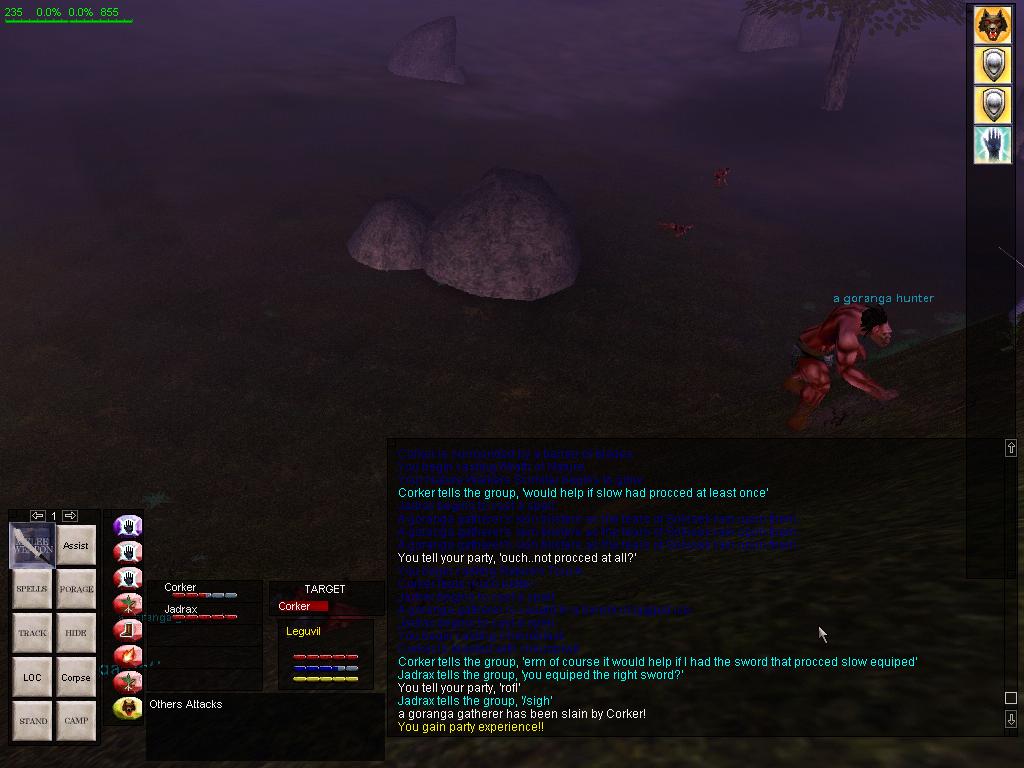Toggle the melee weapon attack button

click(x=32, y=546)
